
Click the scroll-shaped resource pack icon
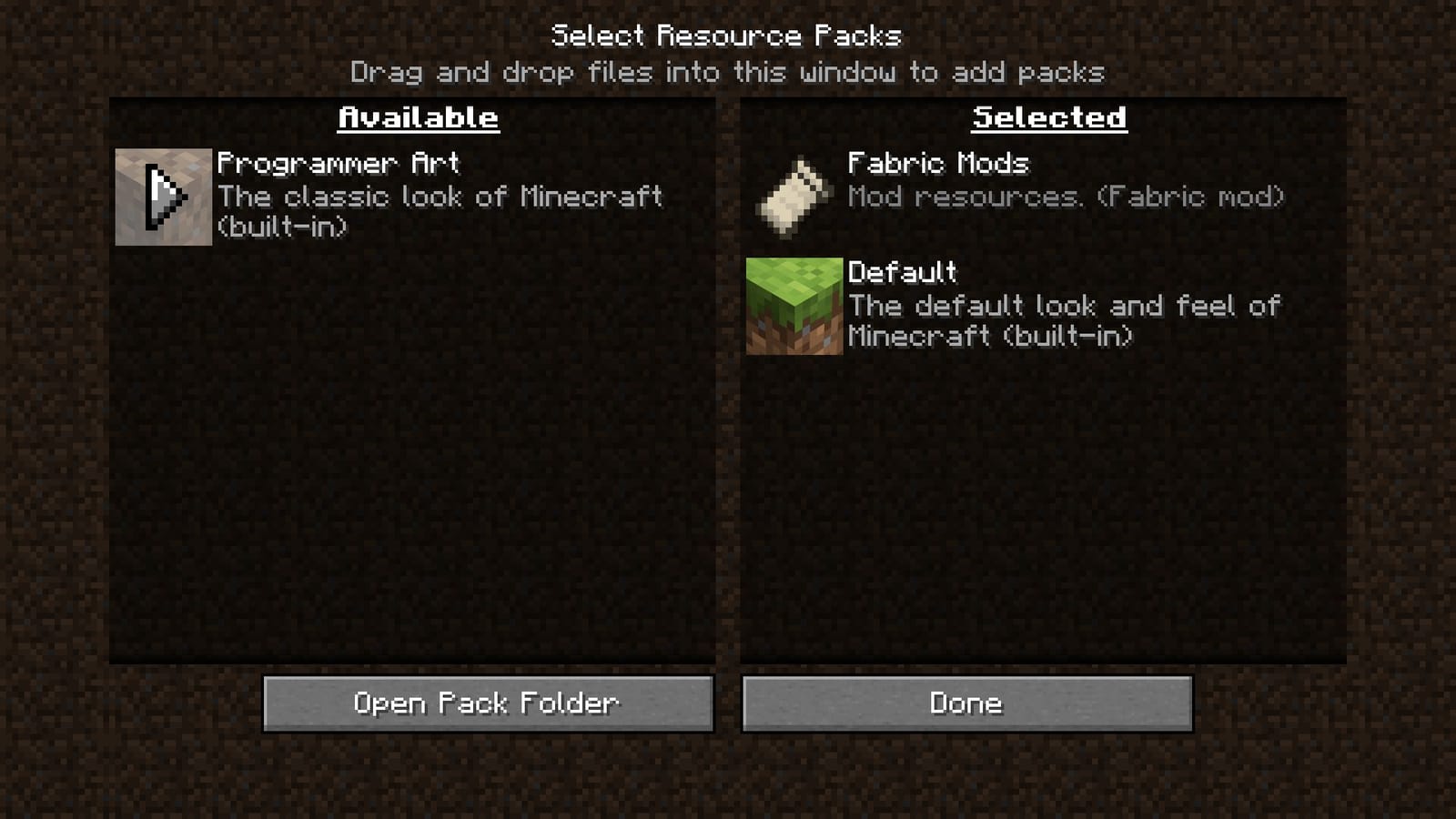pyautogui.click(x=794, y=197)
